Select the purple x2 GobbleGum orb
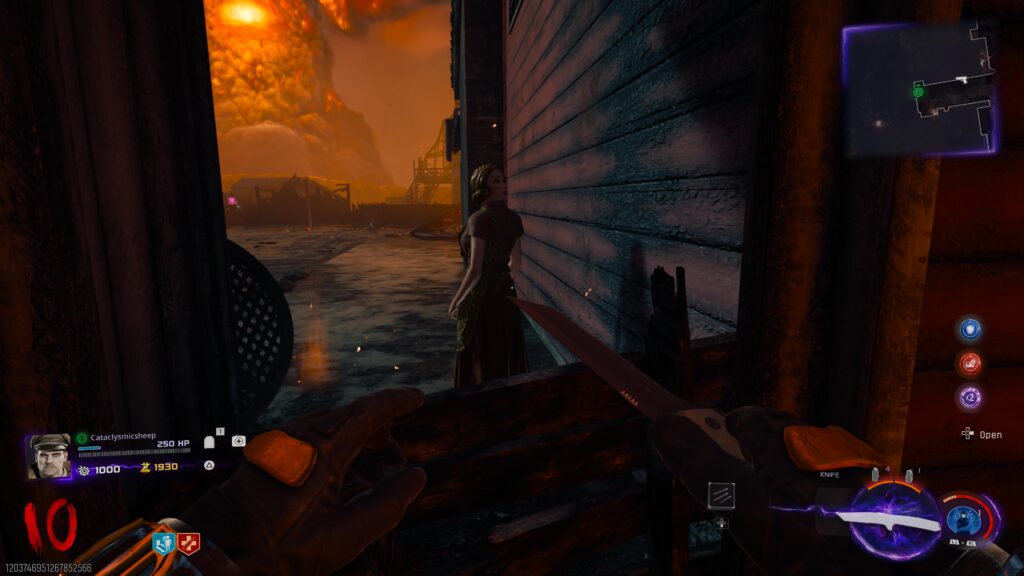1024x576 pixels. pyautogui.click(x=969, y=397)
